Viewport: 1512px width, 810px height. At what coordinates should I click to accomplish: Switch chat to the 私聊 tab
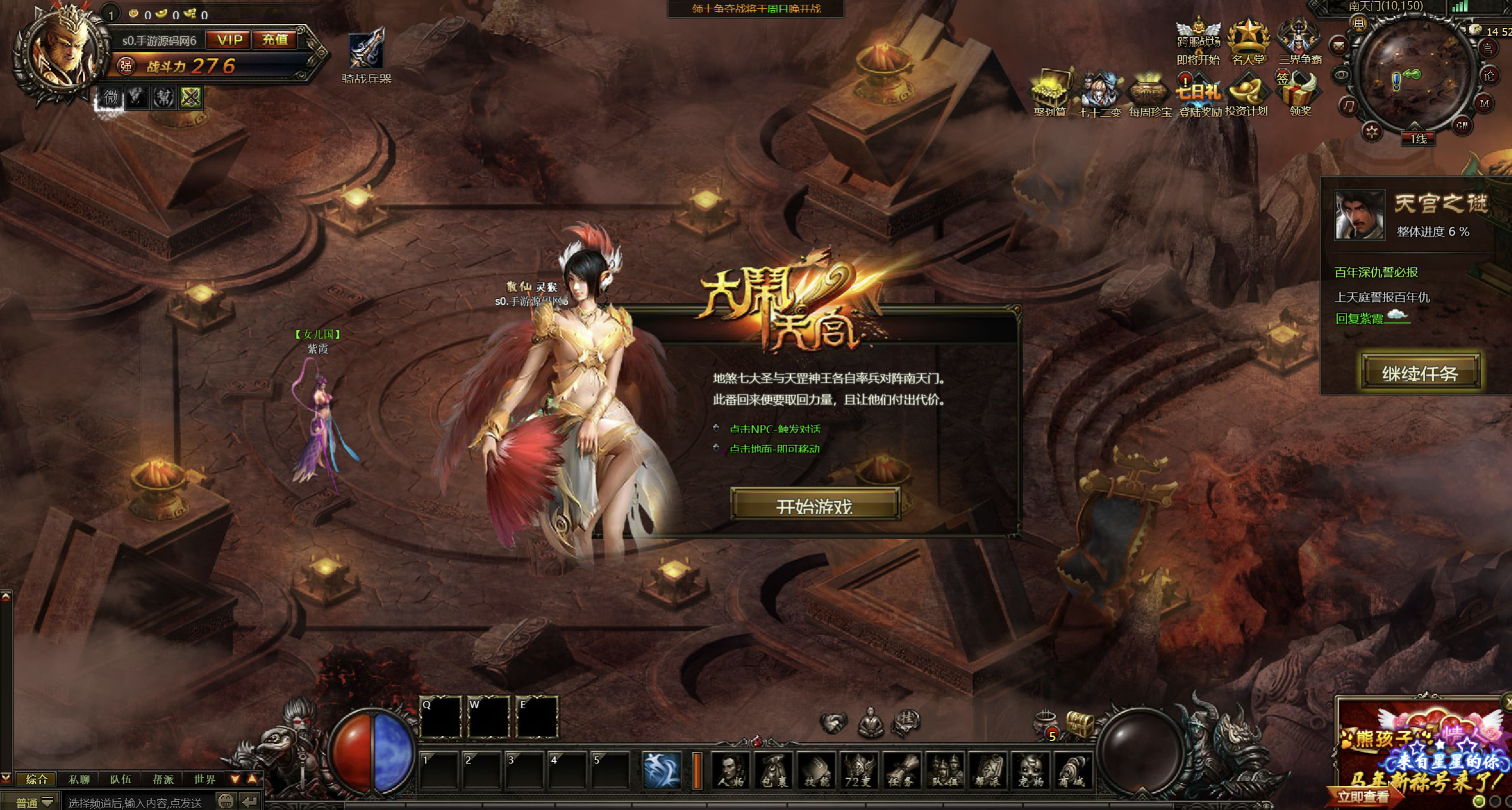click(79, 779)
